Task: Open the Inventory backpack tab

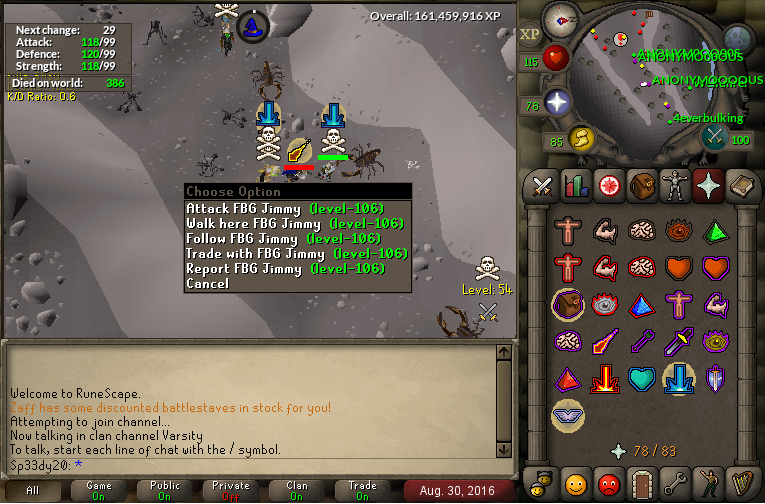Action: (640, 185)
